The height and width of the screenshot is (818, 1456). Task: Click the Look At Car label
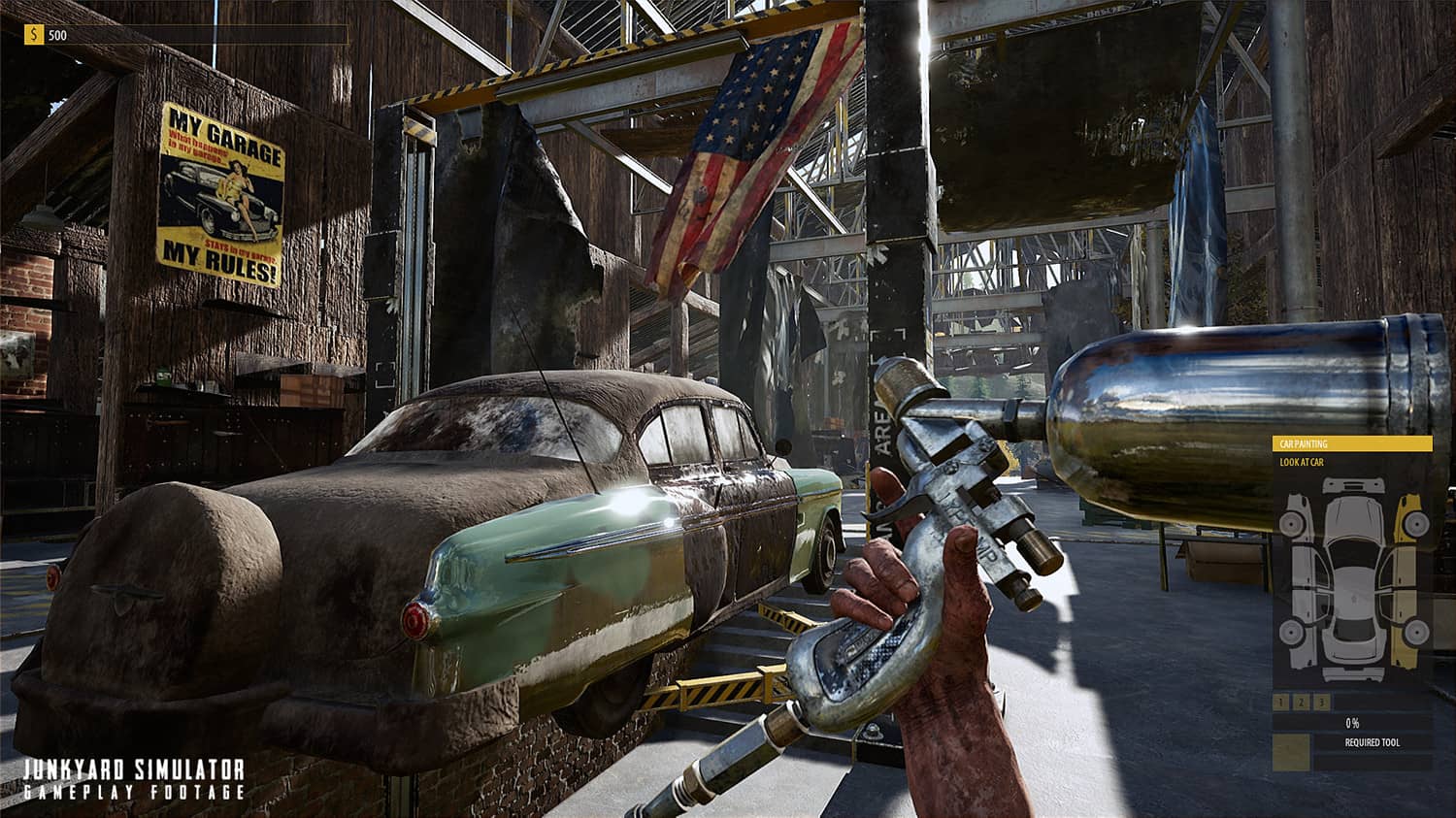pyautogui.click(x=1302, y=463)
